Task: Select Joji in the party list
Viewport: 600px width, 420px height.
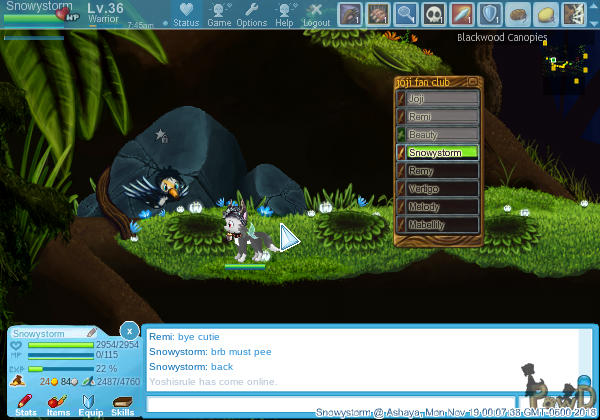Action: click(x=438, y=99)
